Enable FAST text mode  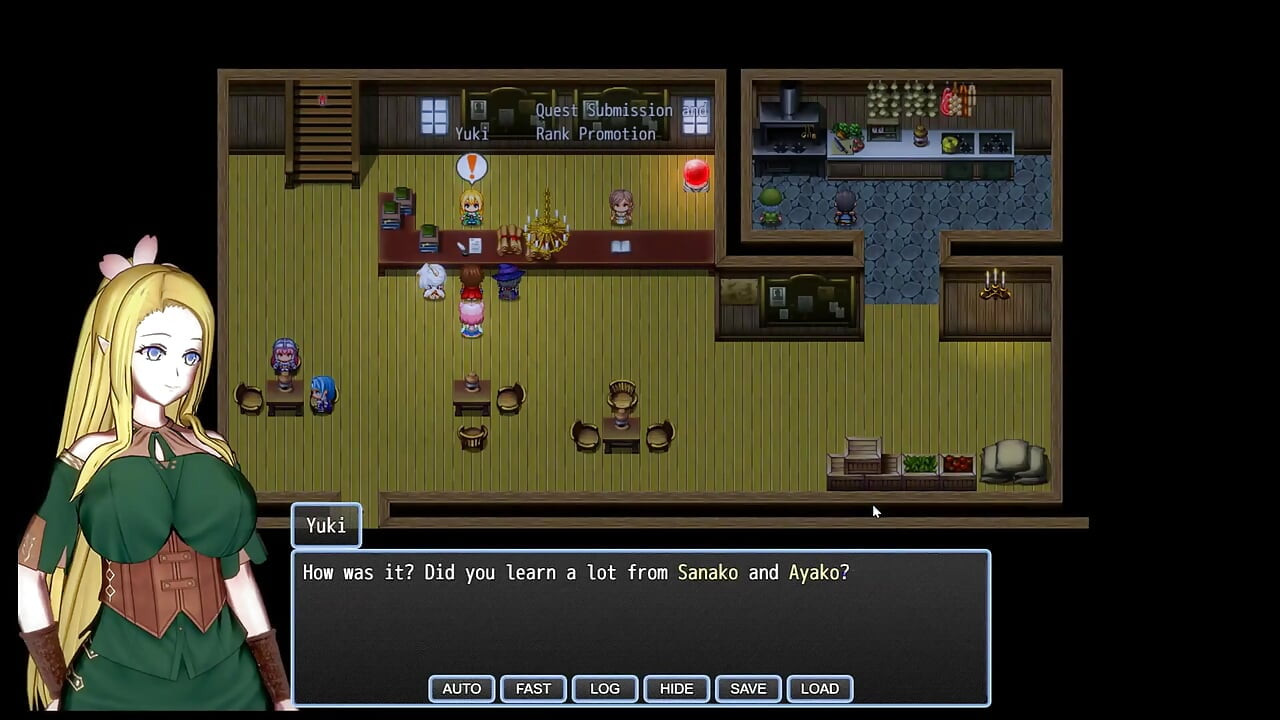pyautogui.click(x=533, y=688)
